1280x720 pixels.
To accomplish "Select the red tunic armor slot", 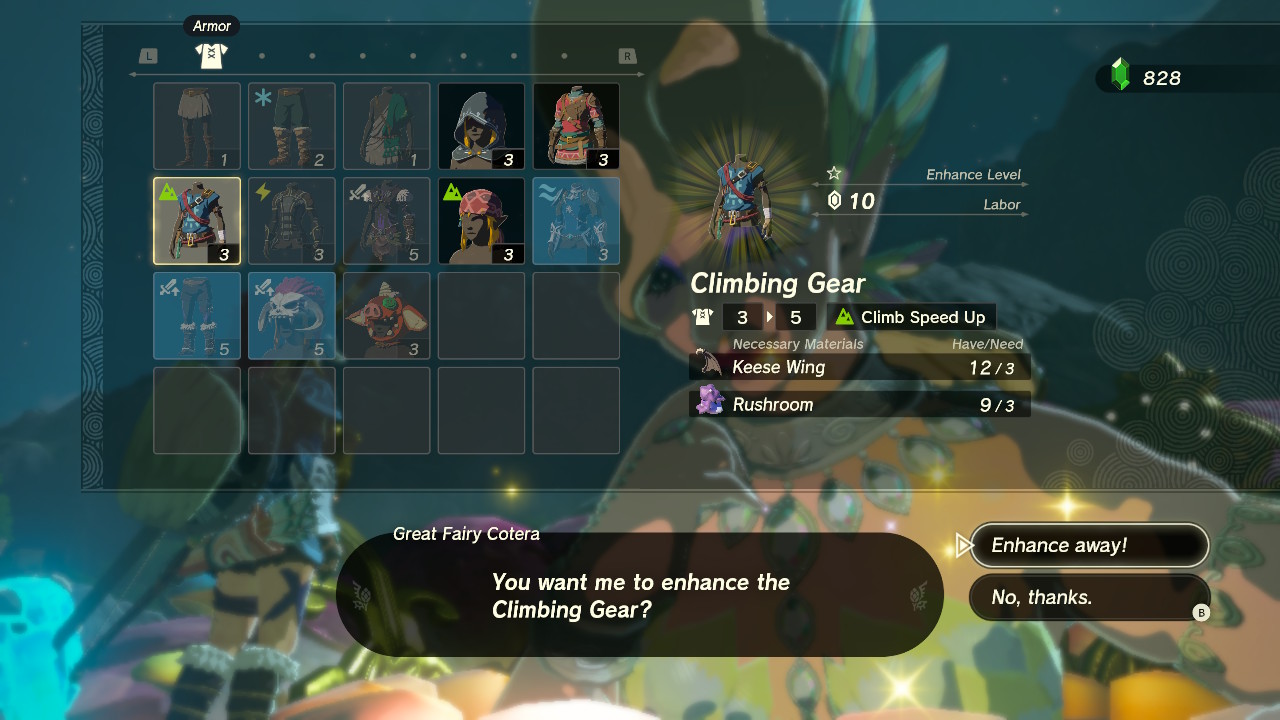I will (x=576, y=126).
